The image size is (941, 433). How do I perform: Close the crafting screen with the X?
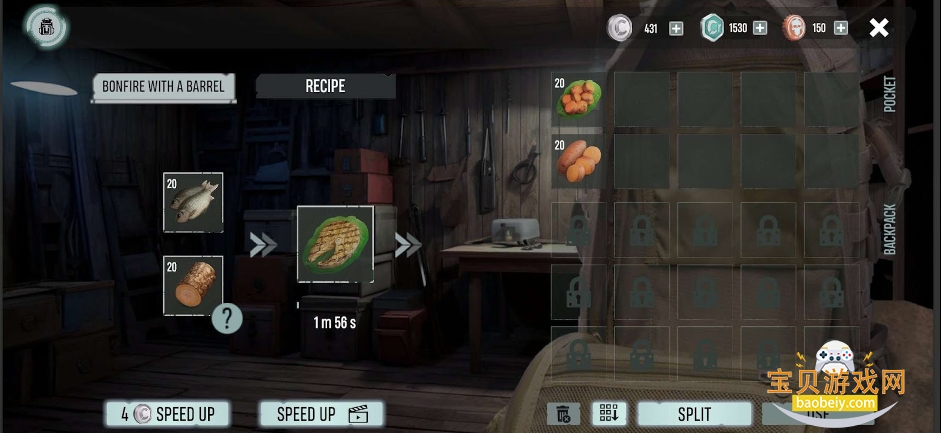point(878,28)
